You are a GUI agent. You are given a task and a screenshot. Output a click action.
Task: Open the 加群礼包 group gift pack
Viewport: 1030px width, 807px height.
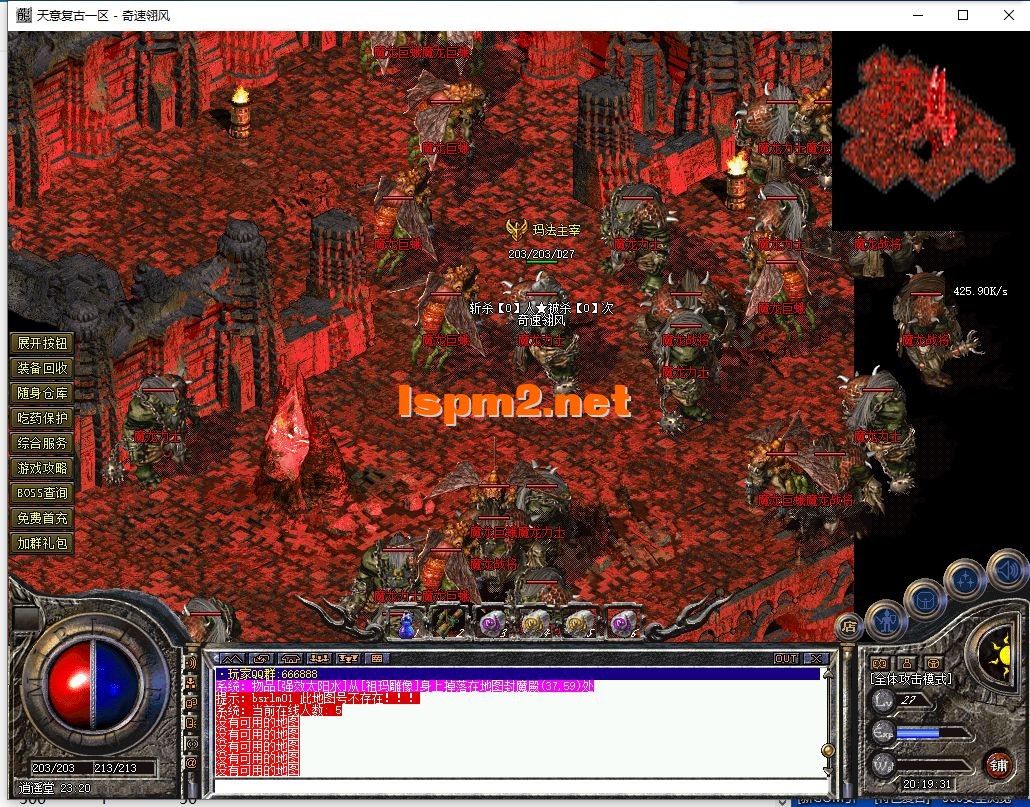43,543
